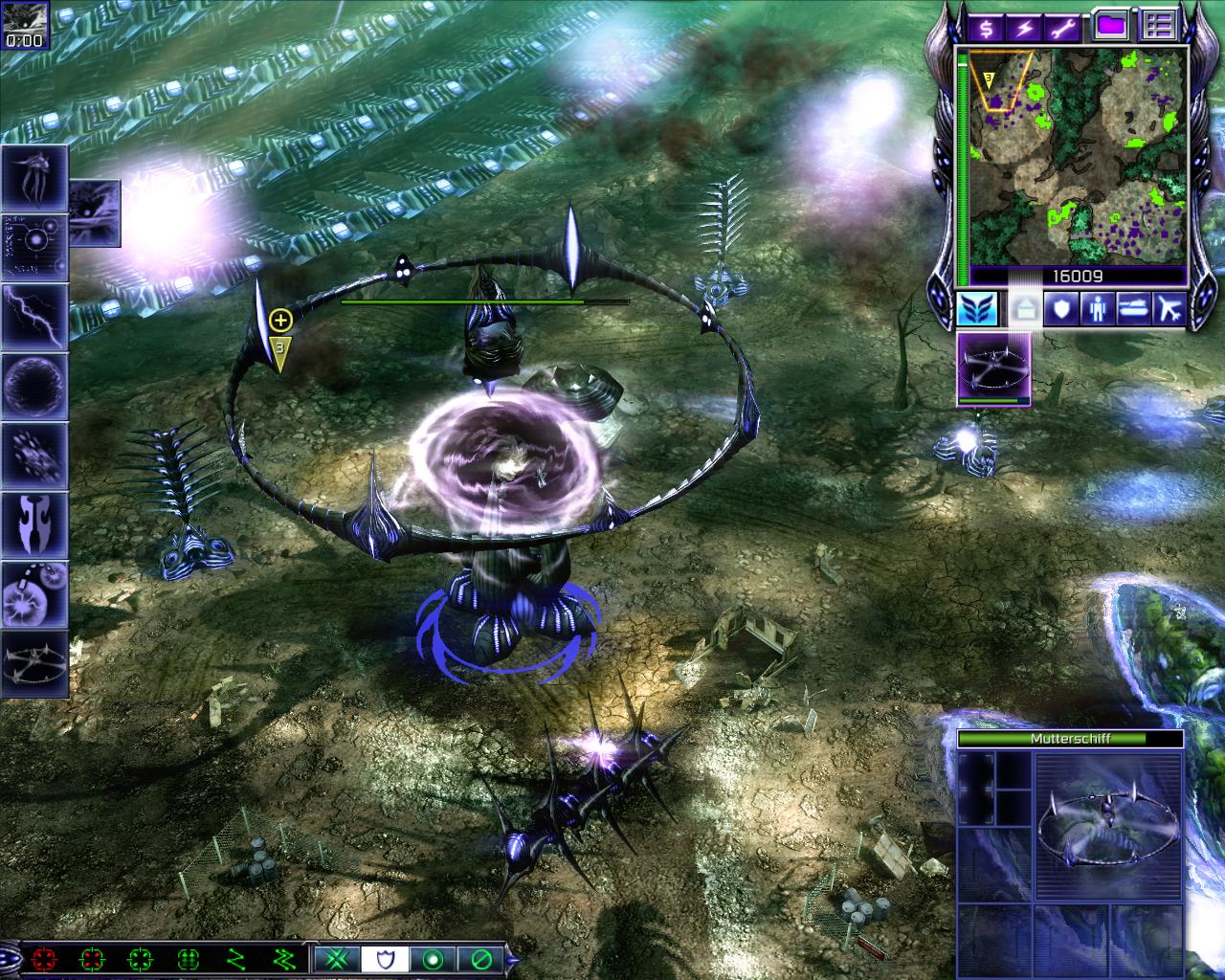Activate the wrench repair button
This screenshot has height=980, width=1225.
pyautogui.click(x=1061, y=28)
